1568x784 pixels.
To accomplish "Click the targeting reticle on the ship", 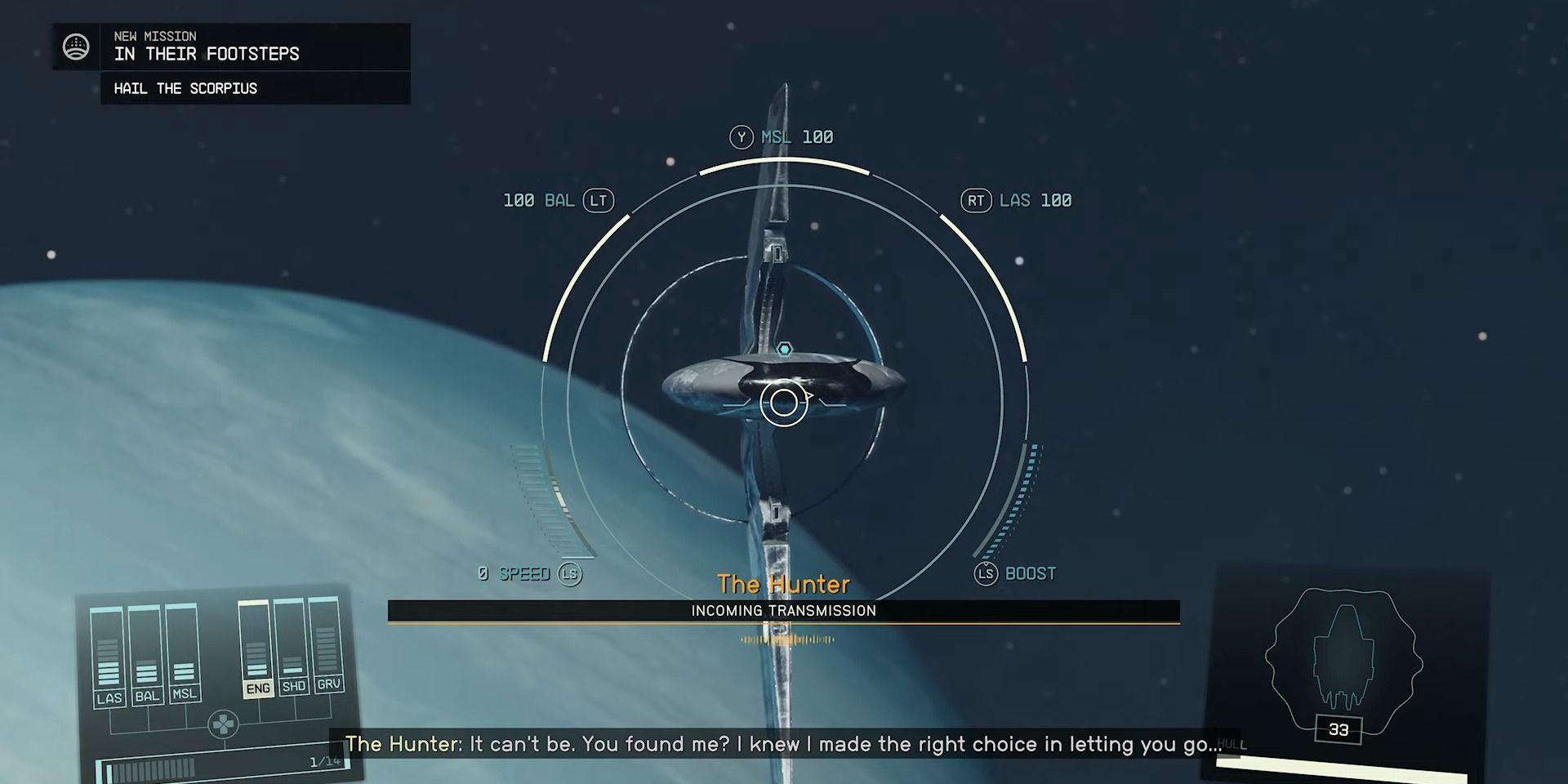I will 784,403.
